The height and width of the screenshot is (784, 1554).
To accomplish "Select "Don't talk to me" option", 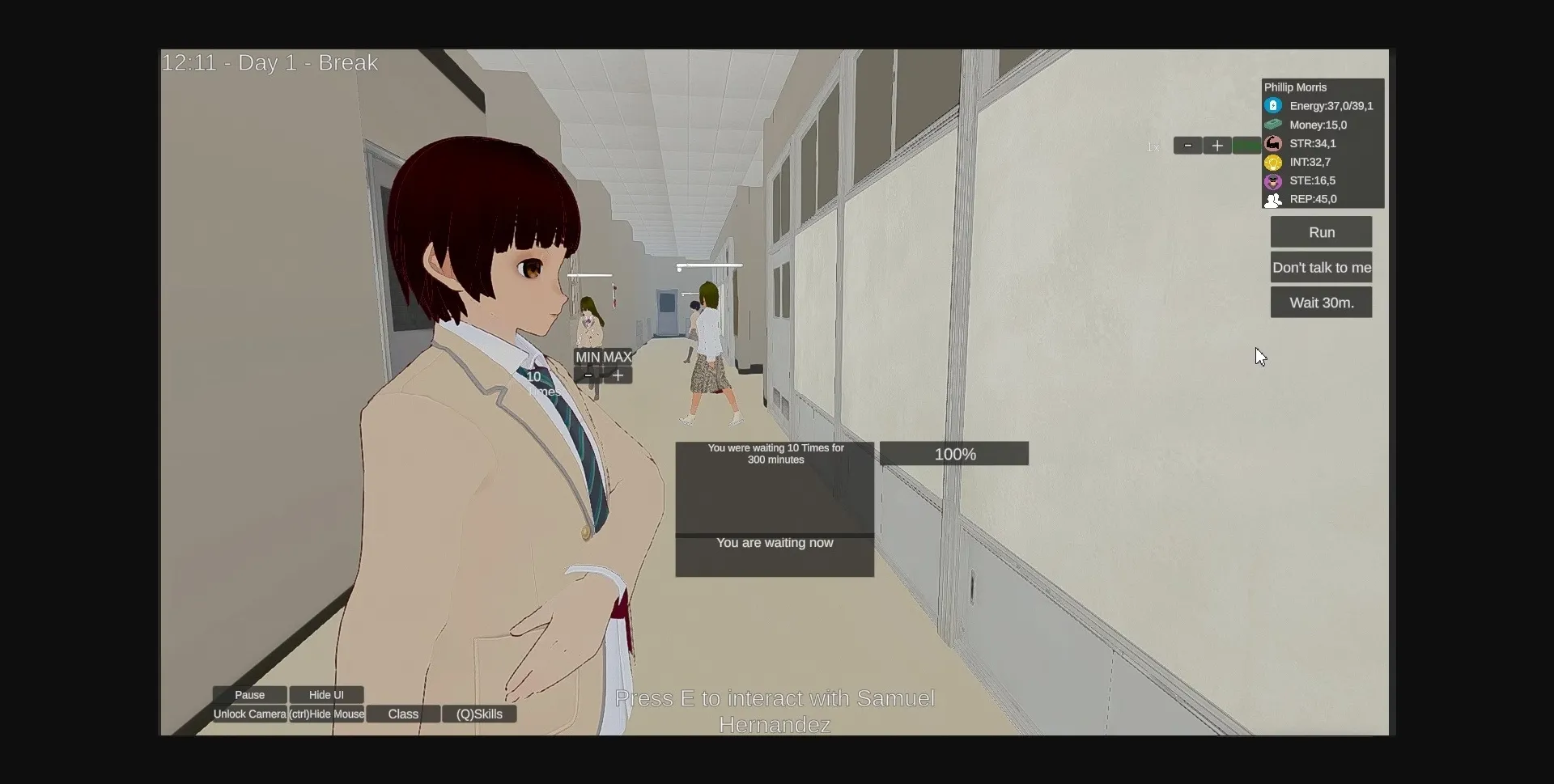I will tap(1321, 267).
